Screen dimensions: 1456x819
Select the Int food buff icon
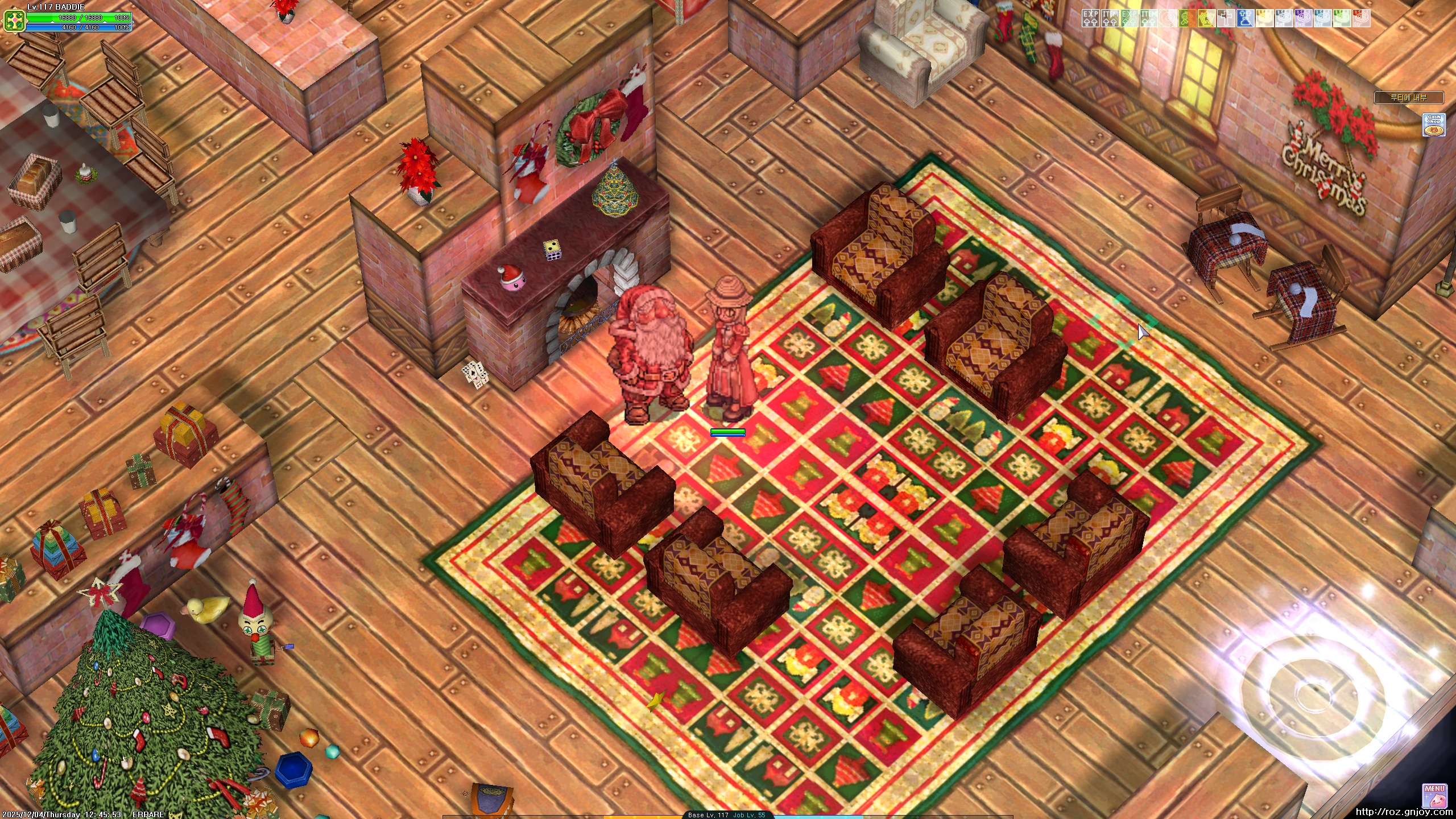tap(1284, 18)
